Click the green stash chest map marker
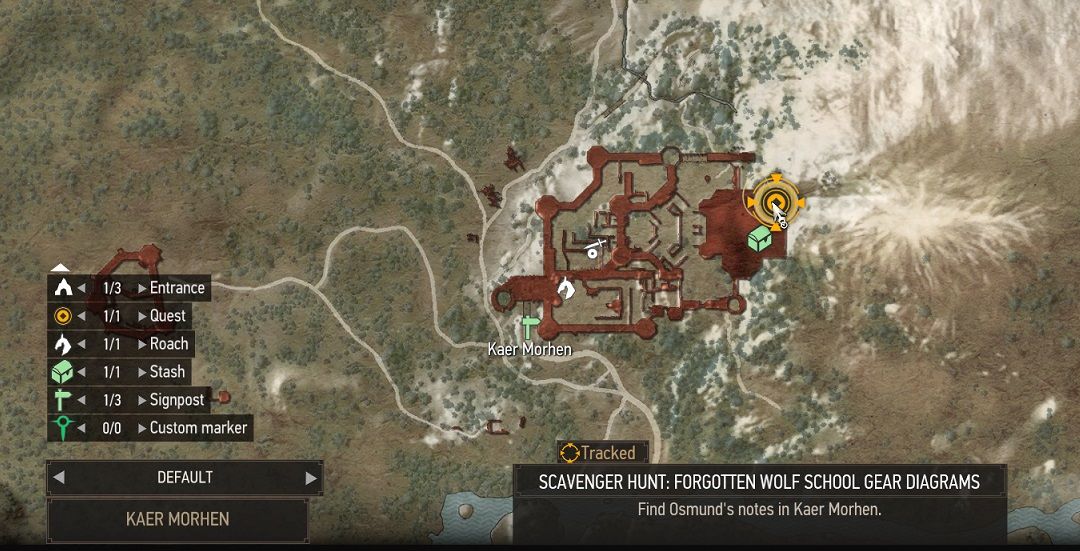The width and height of the screenshot is (1080, 551). tap(761, 238)
